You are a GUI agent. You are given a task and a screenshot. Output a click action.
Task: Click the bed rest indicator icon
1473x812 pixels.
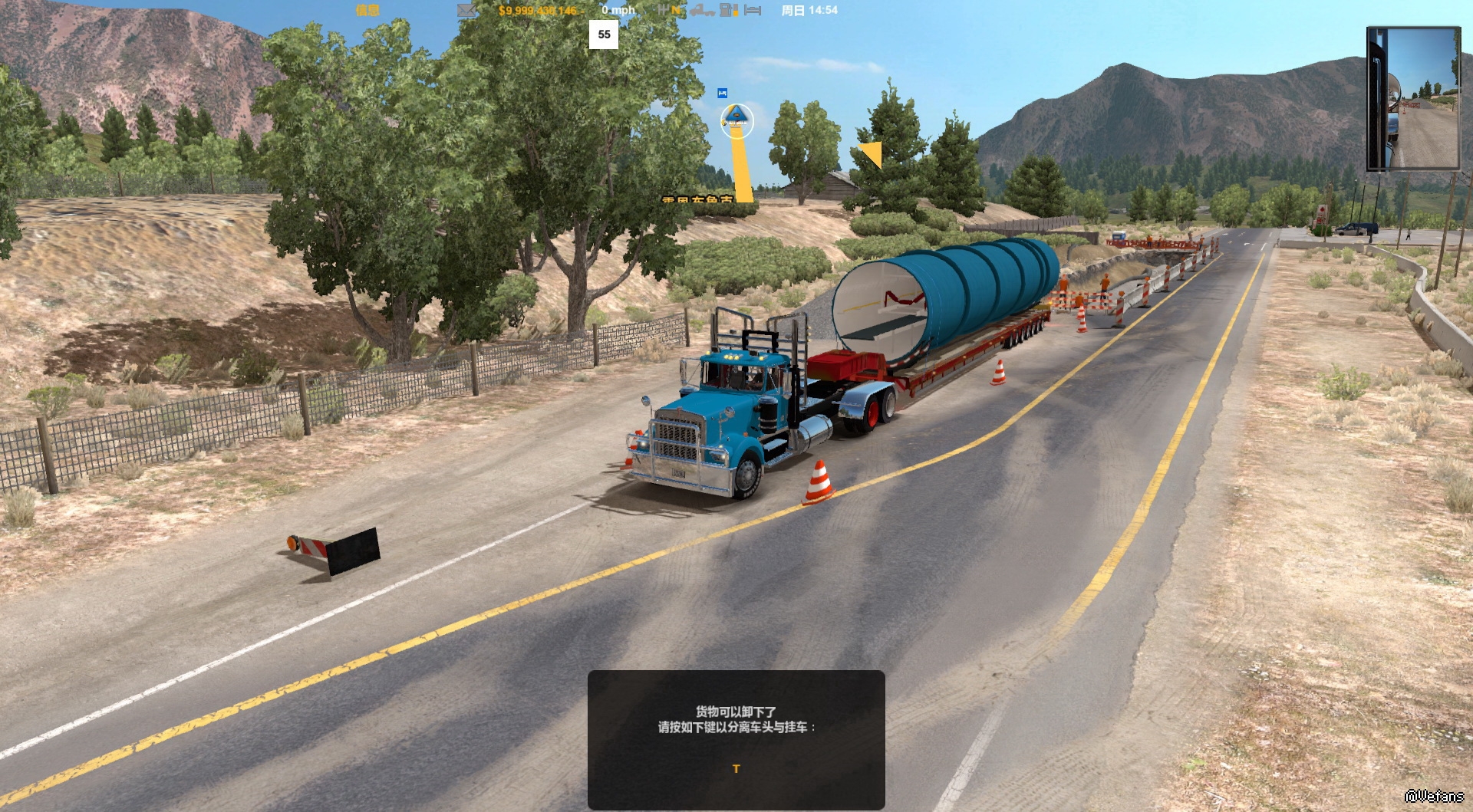[x=753, y=10]
